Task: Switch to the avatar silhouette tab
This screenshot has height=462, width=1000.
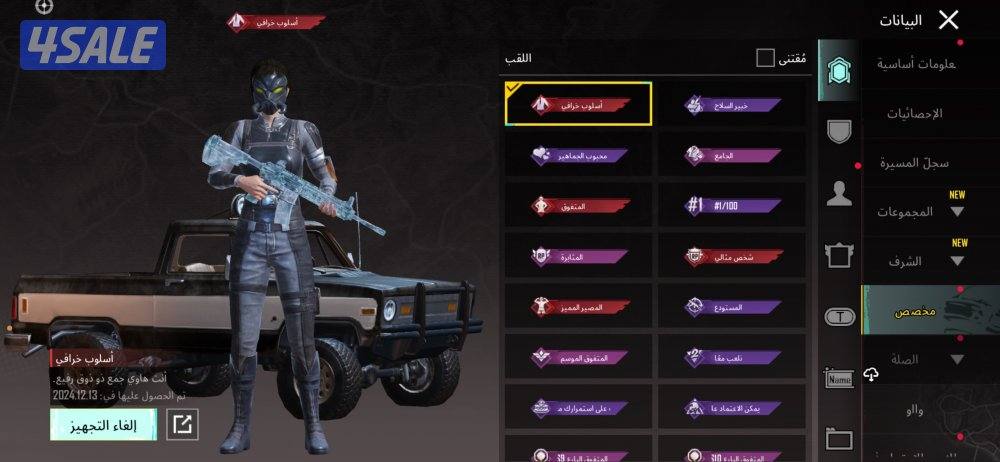Action: click(839, 194)
